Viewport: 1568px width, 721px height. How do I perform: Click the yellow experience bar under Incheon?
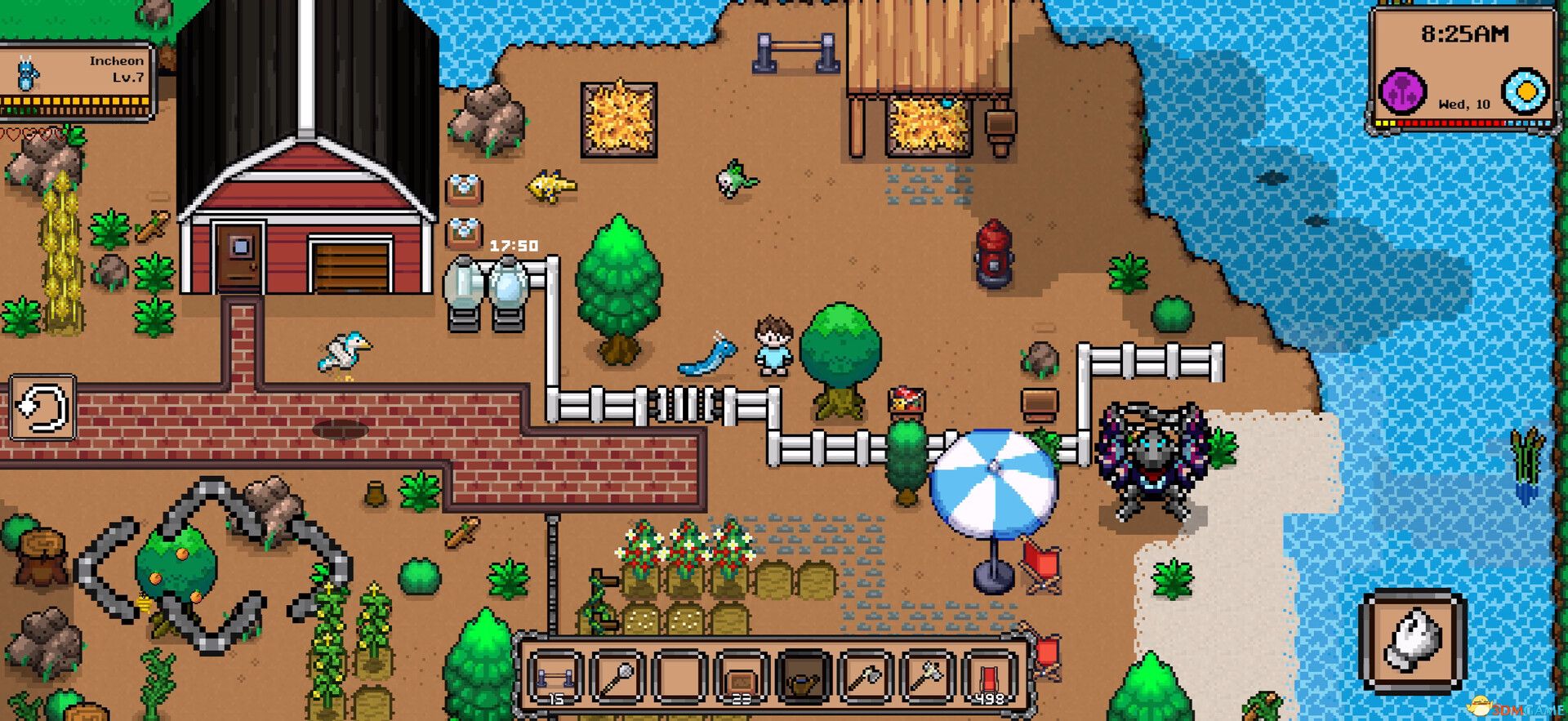[x=73, y=100]
